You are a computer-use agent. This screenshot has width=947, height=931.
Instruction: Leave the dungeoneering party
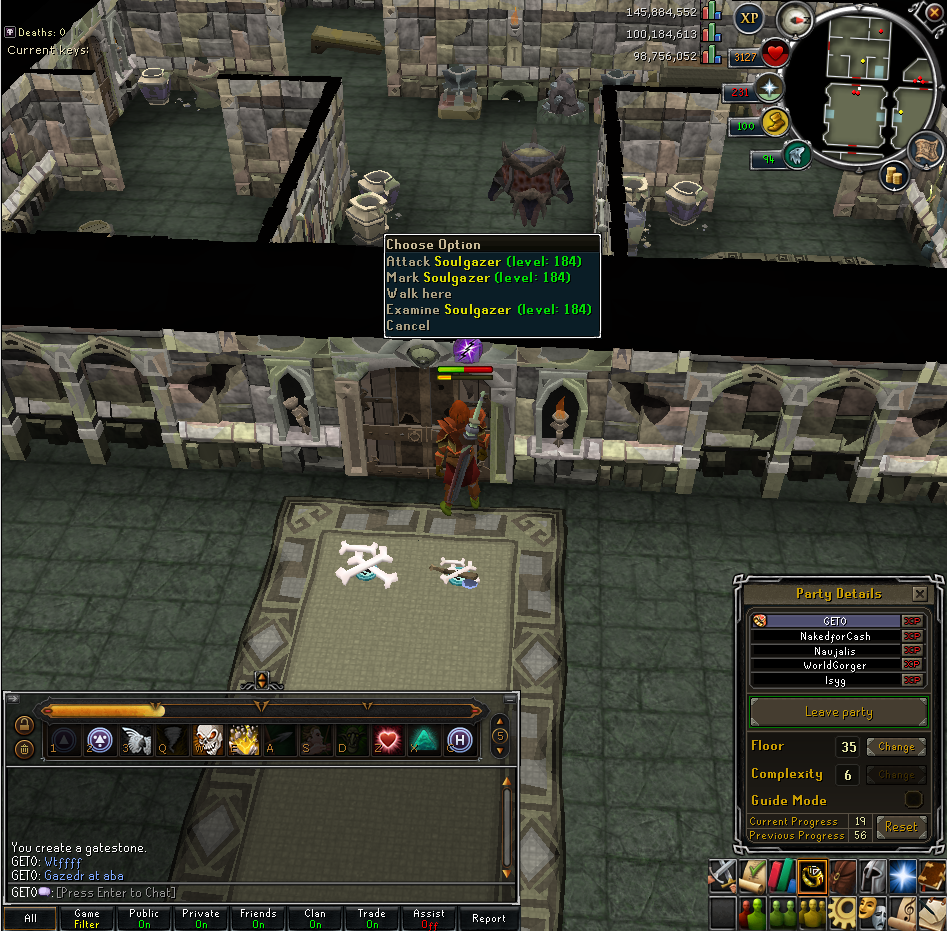838,712
